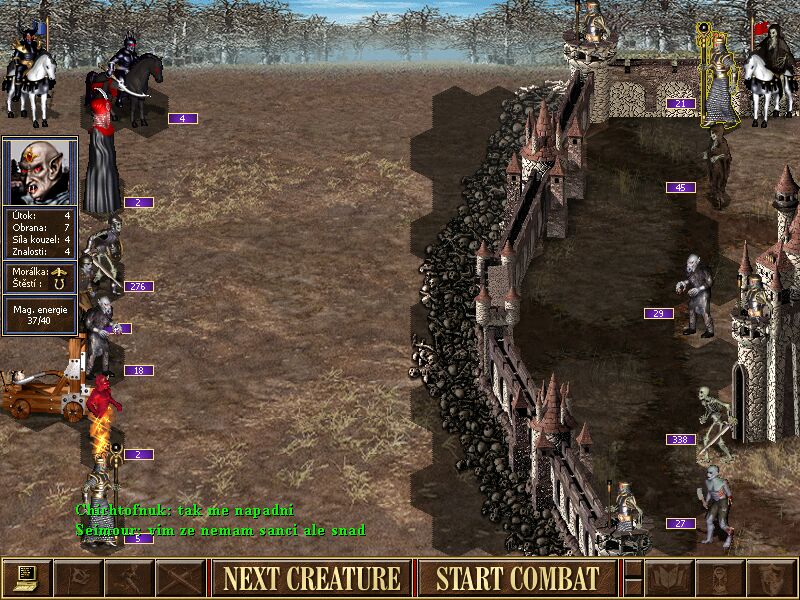Click the hourglass wait button
The height and width of the screenshot is (600, 800).
pyautogui.click(x=721, y=578)
